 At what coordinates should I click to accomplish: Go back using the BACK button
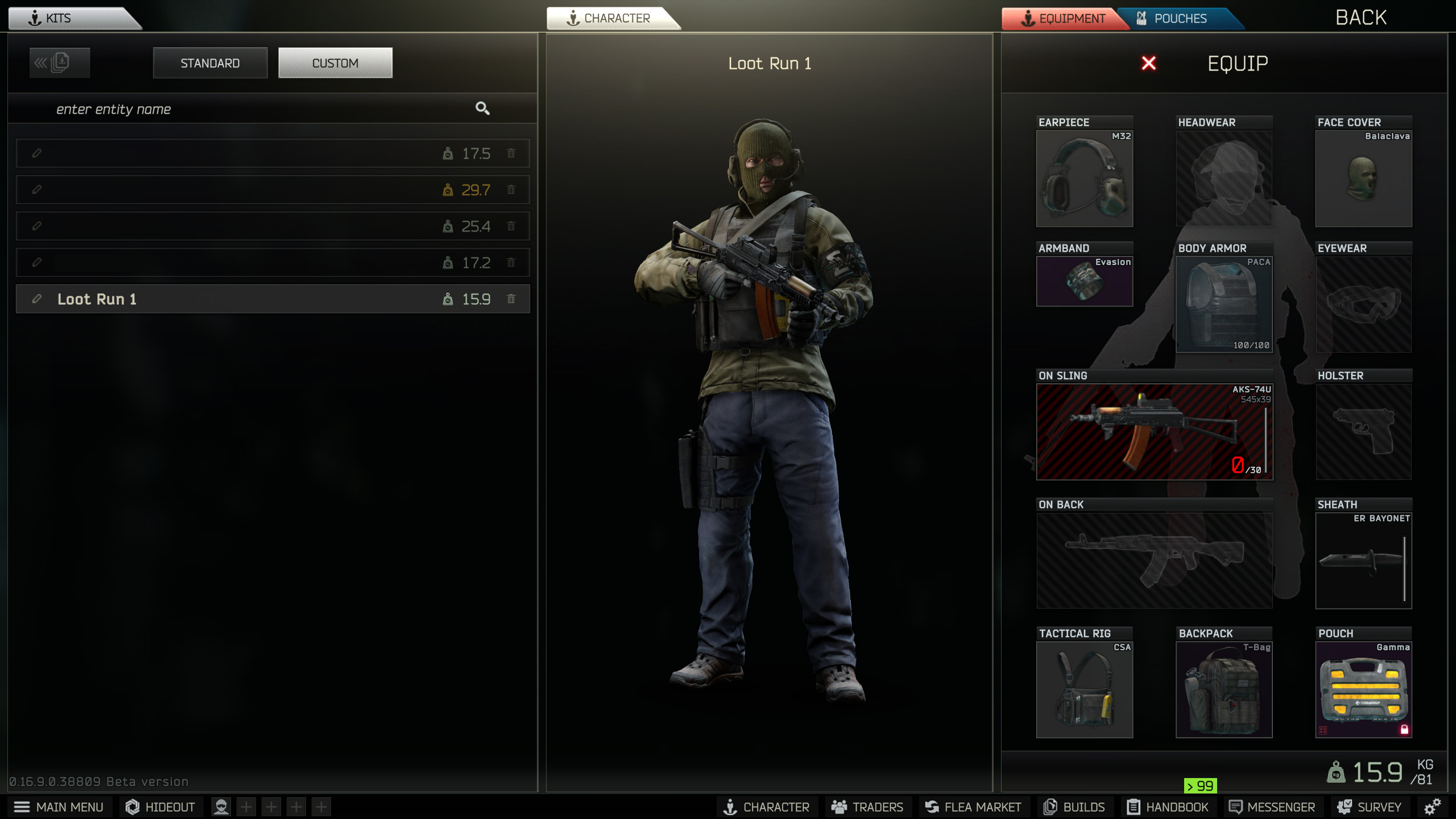1360,18
